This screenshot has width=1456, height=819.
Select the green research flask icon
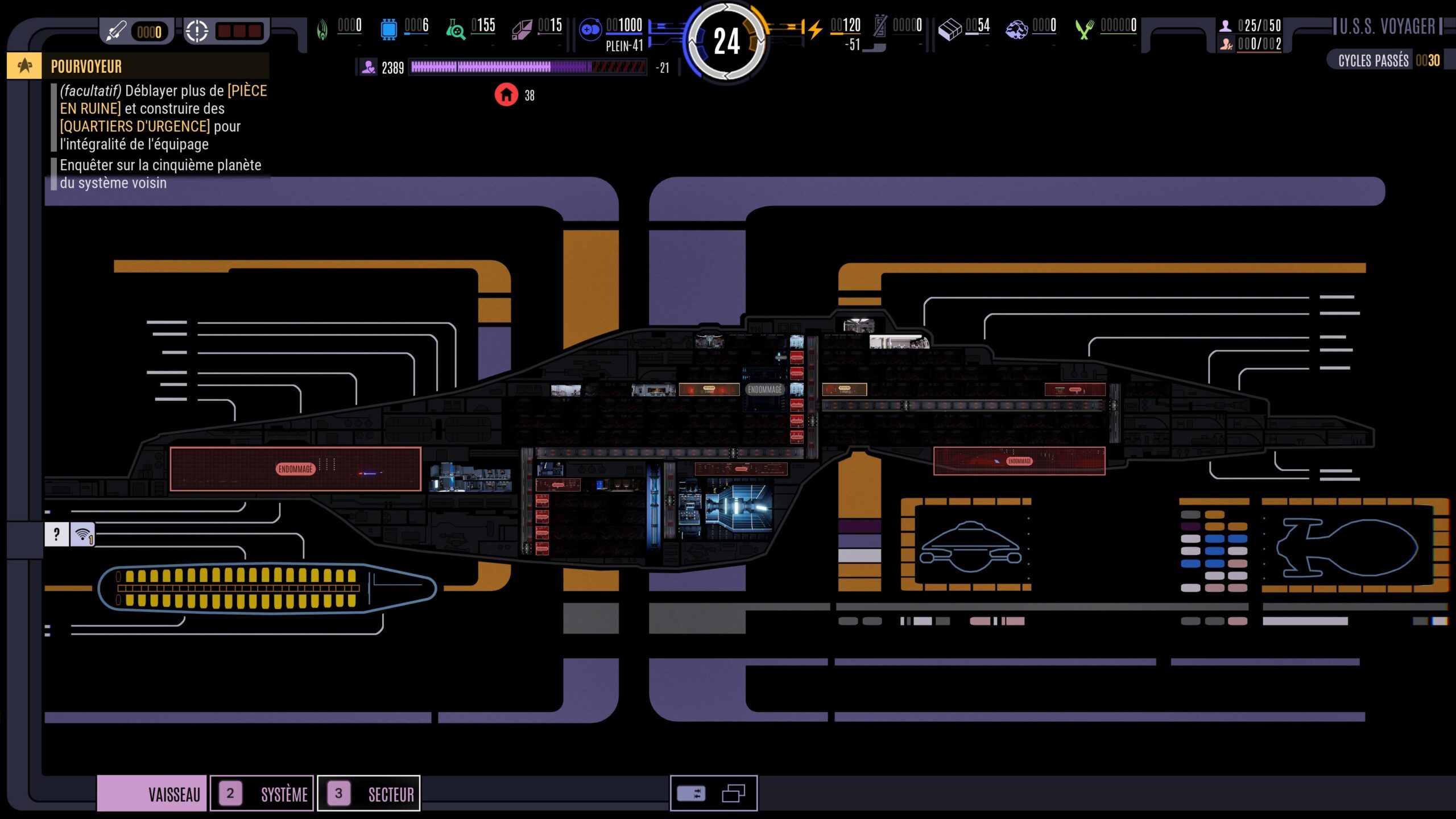455,28
